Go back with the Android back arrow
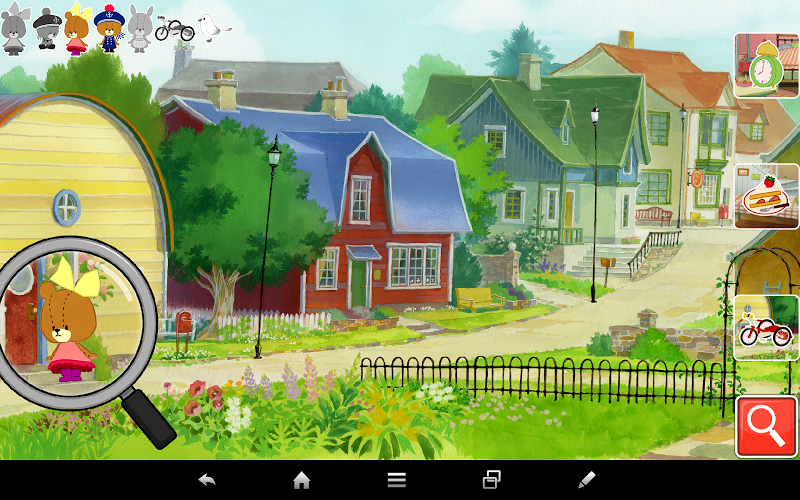The height and width of the screenshot is (500, 800). [207, 480]
